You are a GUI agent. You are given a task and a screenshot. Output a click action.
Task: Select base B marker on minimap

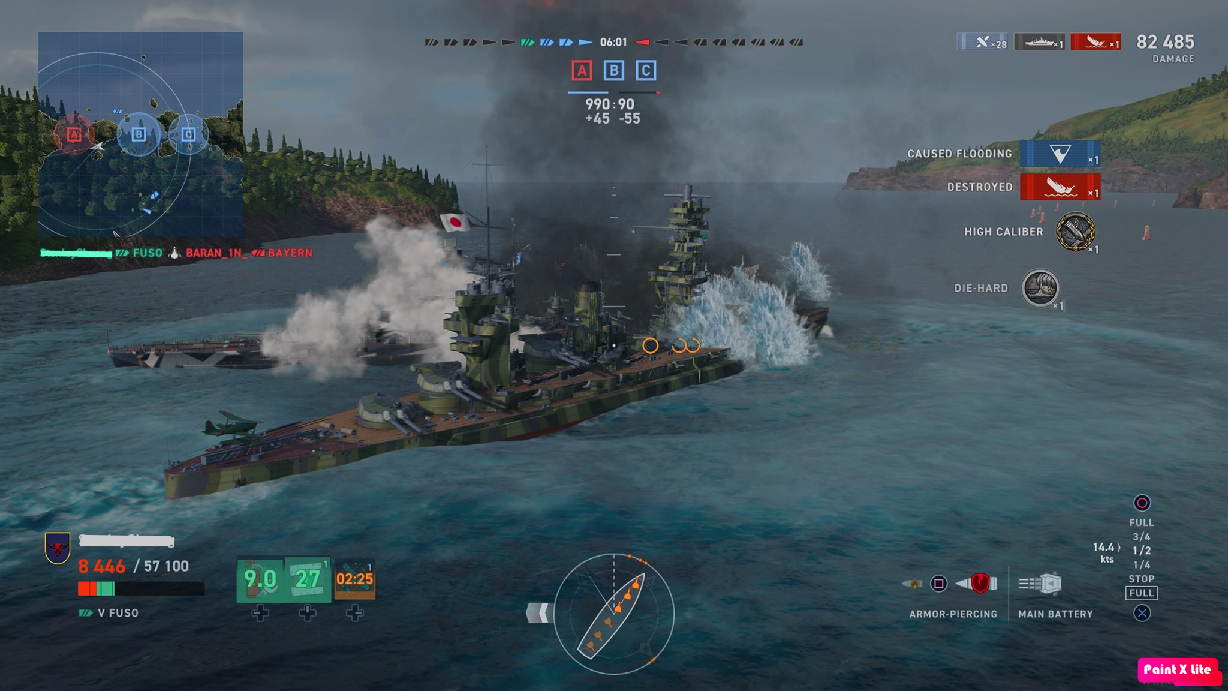(138, 132)
